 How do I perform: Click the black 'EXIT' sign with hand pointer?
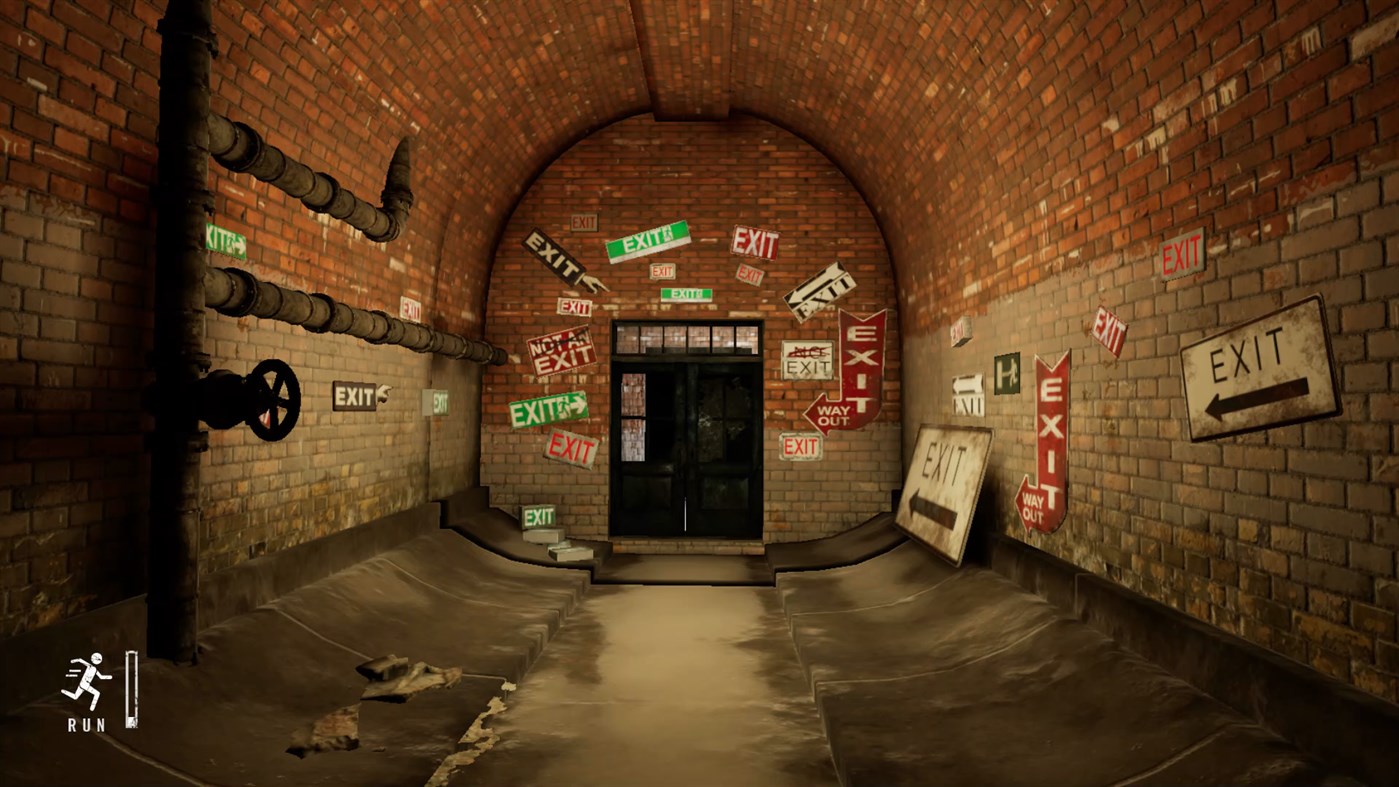(x=555, y=258)
